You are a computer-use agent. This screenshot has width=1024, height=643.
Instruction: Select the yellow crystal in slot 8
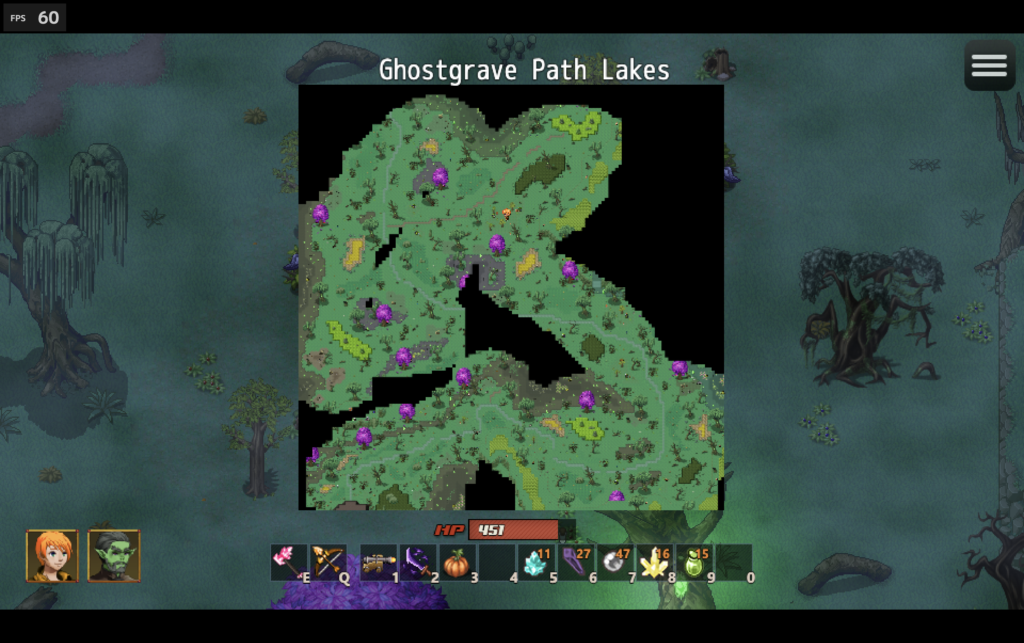(x=654, y=563)
